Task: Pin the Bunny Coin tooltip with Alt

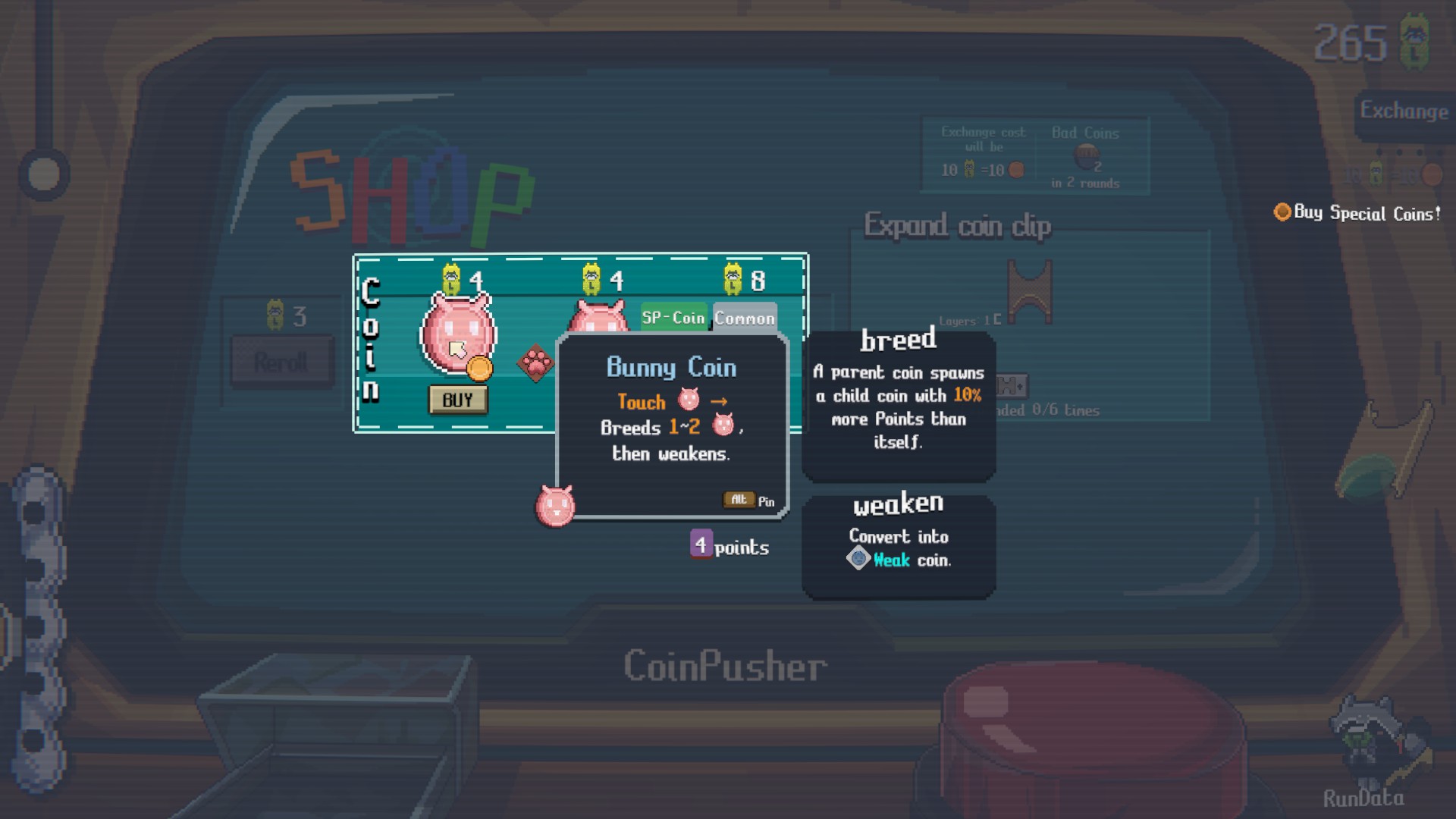Action: pyautogui.click(x=738, y=500)
